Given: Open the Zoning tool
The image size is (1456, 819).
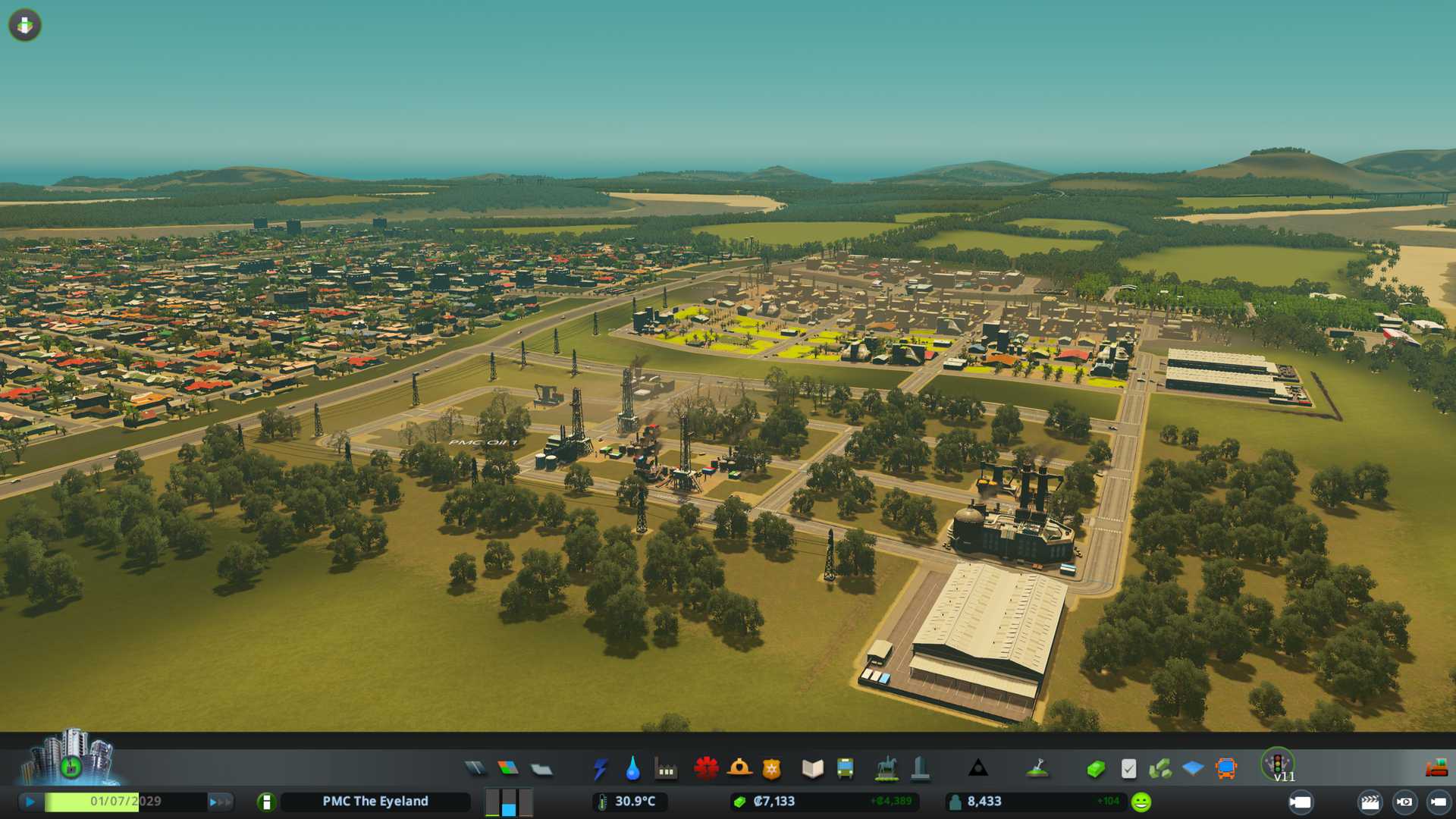Looking at the screenshot, I should pyautogui.click(x=508, y=769).
